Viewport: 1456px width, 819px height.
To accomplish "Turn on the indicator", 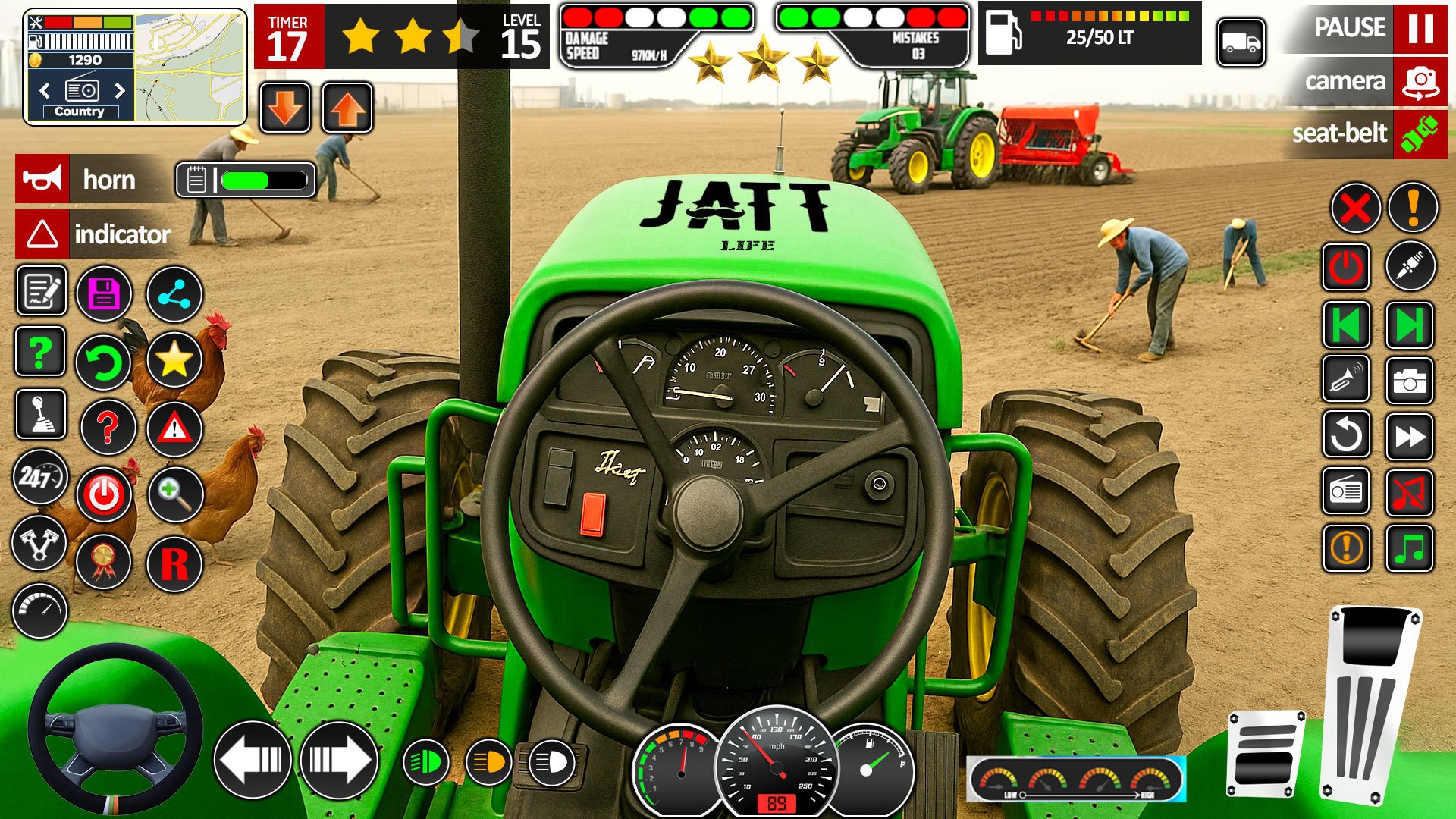I will [x=42, y=234].
